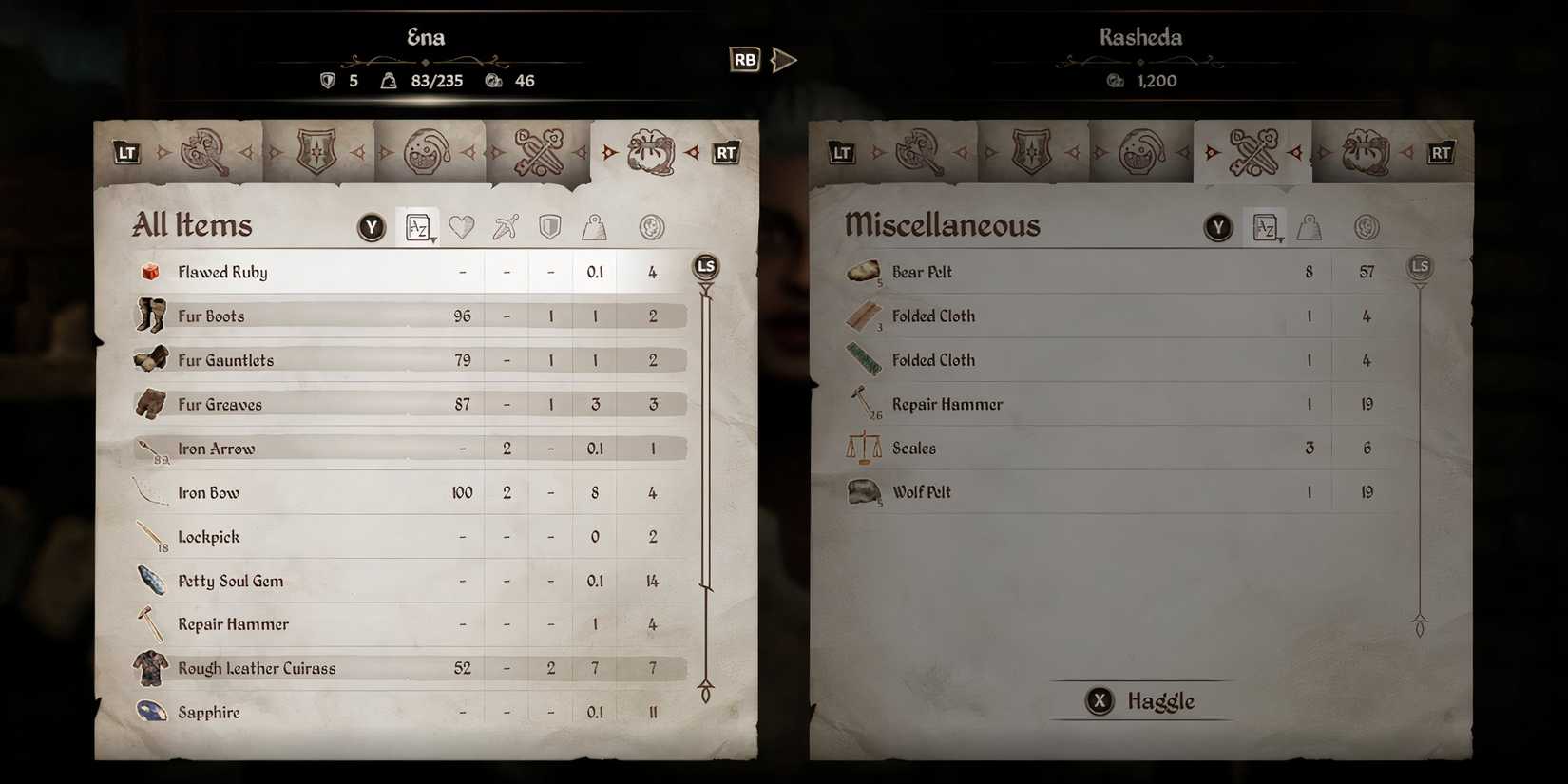This screenshot has width=1568, height=784.
Task: Sort Ena's items by favorites with the heart icon
Action: [x=461, y=227]
